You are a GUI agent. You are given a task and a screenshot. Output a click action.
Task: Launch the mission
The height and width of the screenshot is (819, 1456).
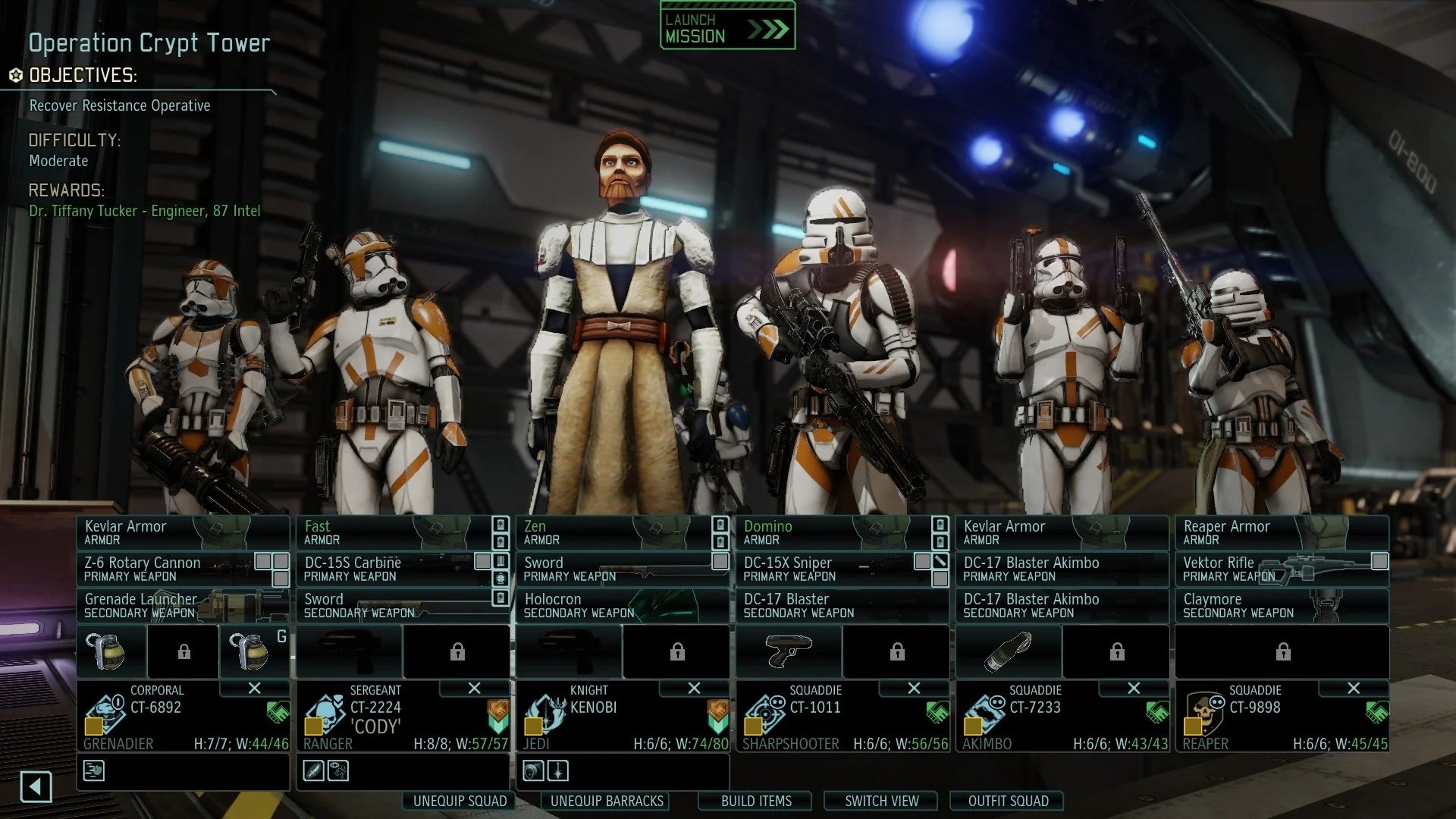point(726,27)
